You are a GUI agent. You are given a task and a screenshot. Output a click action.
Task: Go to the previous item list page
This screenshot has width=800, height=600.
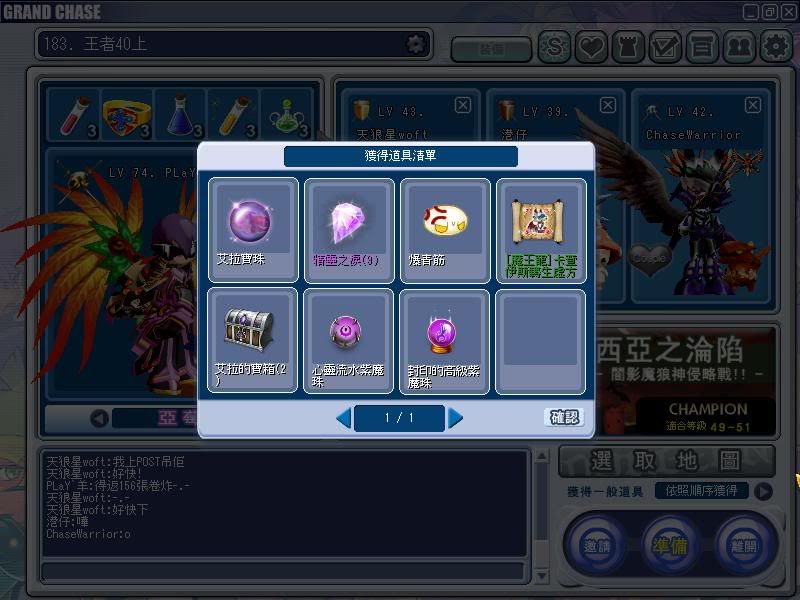(343, 418)
